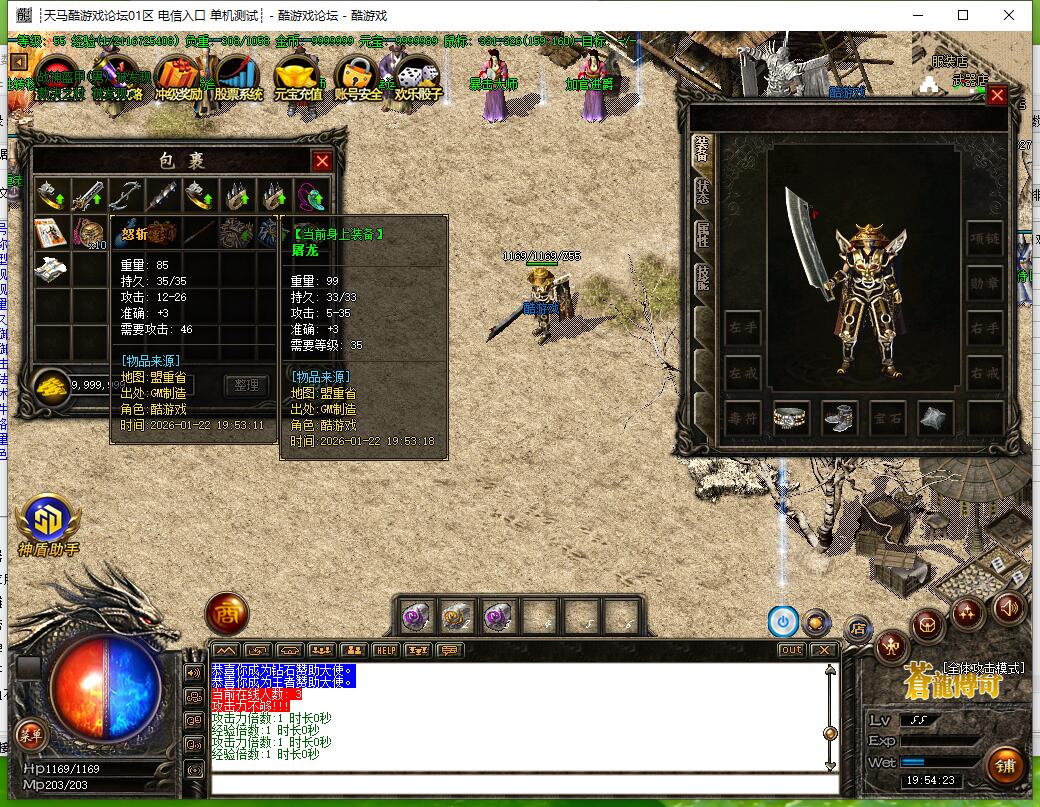Screen dimensions: 1040x807
Task: Maximize the game window
Action: click(x=963, y=15)
